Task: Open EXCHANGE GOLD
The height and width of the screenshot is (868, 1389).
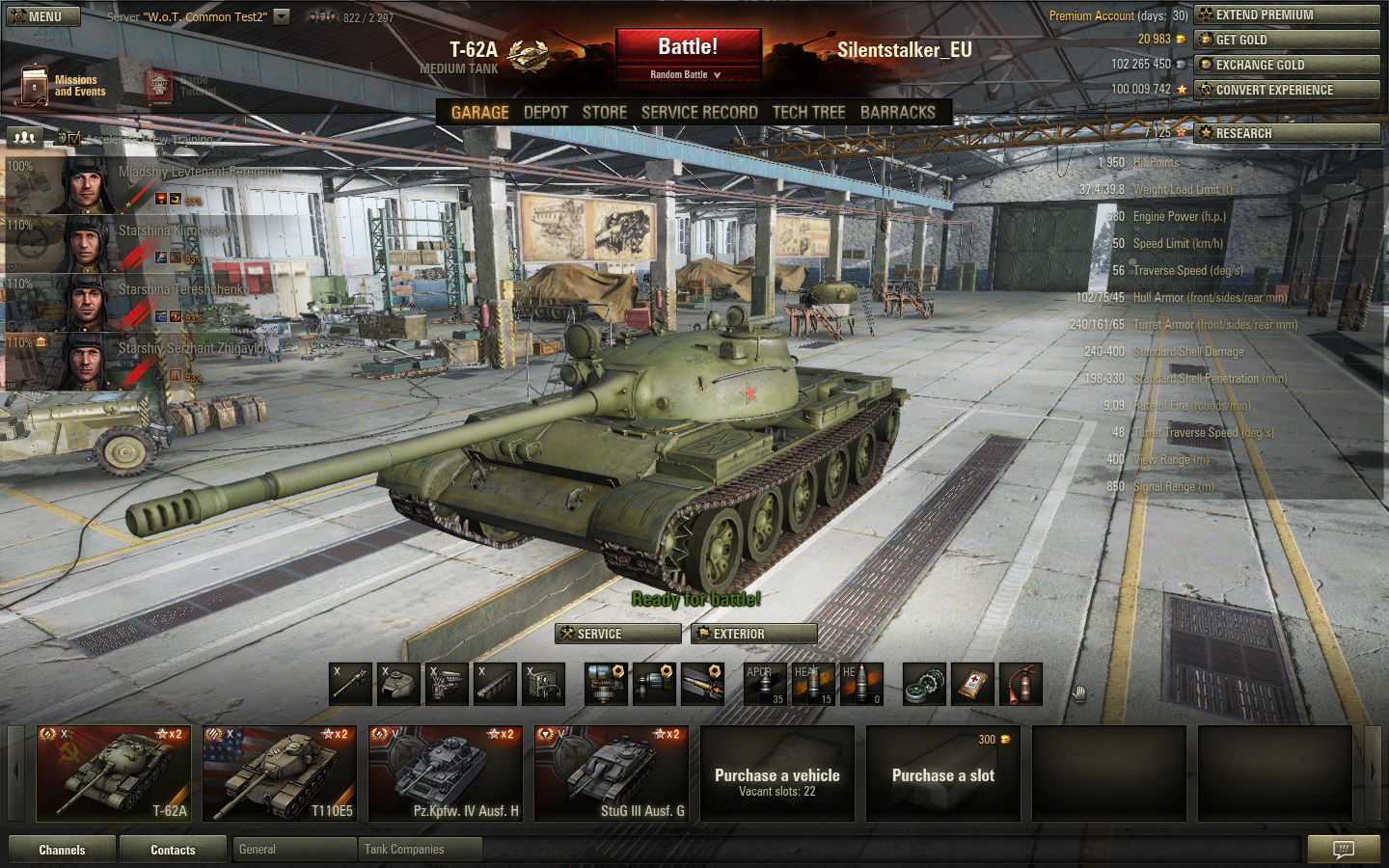Action: click(1287, 65)
